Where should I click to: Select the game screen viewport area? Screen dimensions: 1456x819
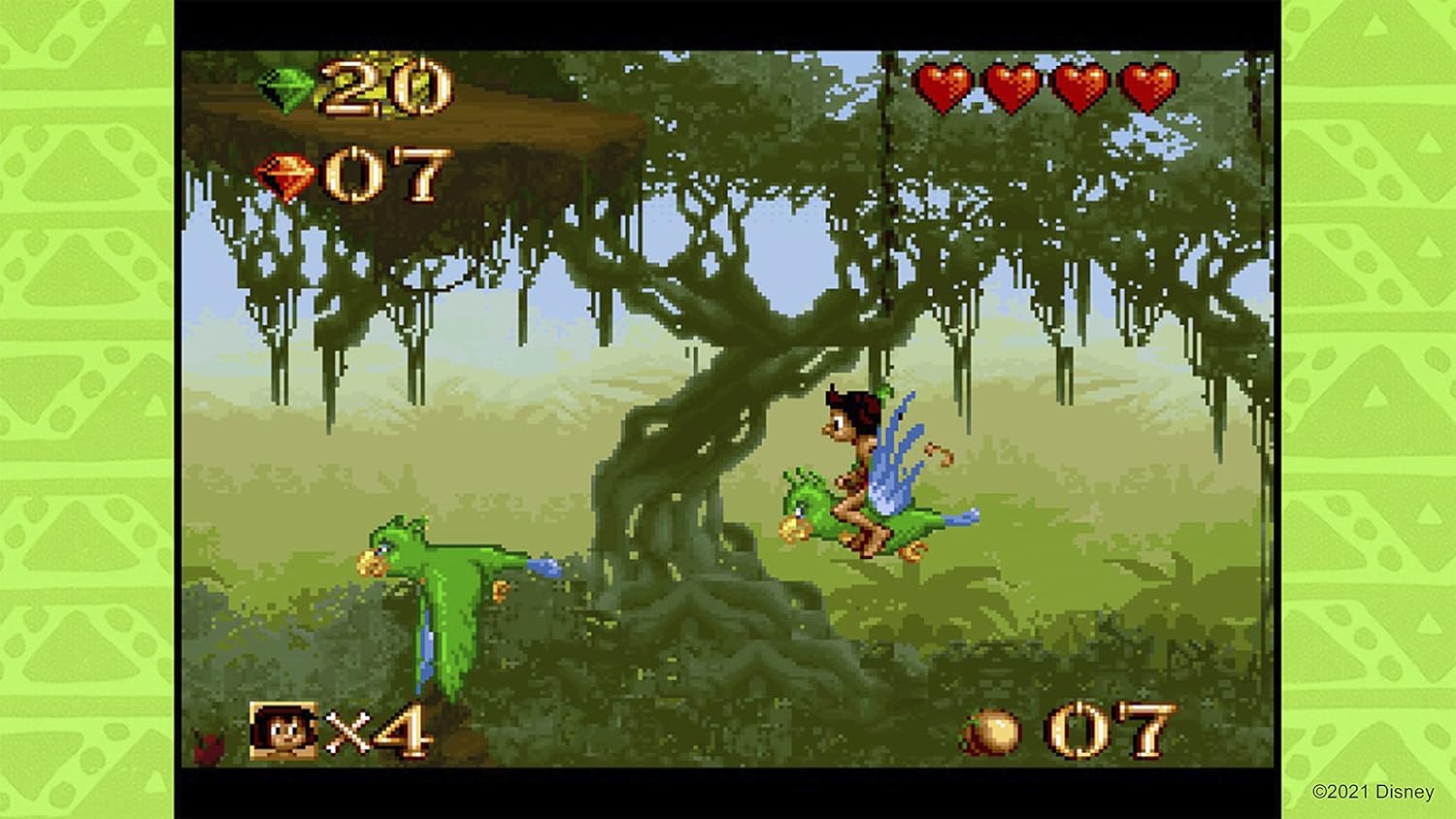(x=728, y=408)
